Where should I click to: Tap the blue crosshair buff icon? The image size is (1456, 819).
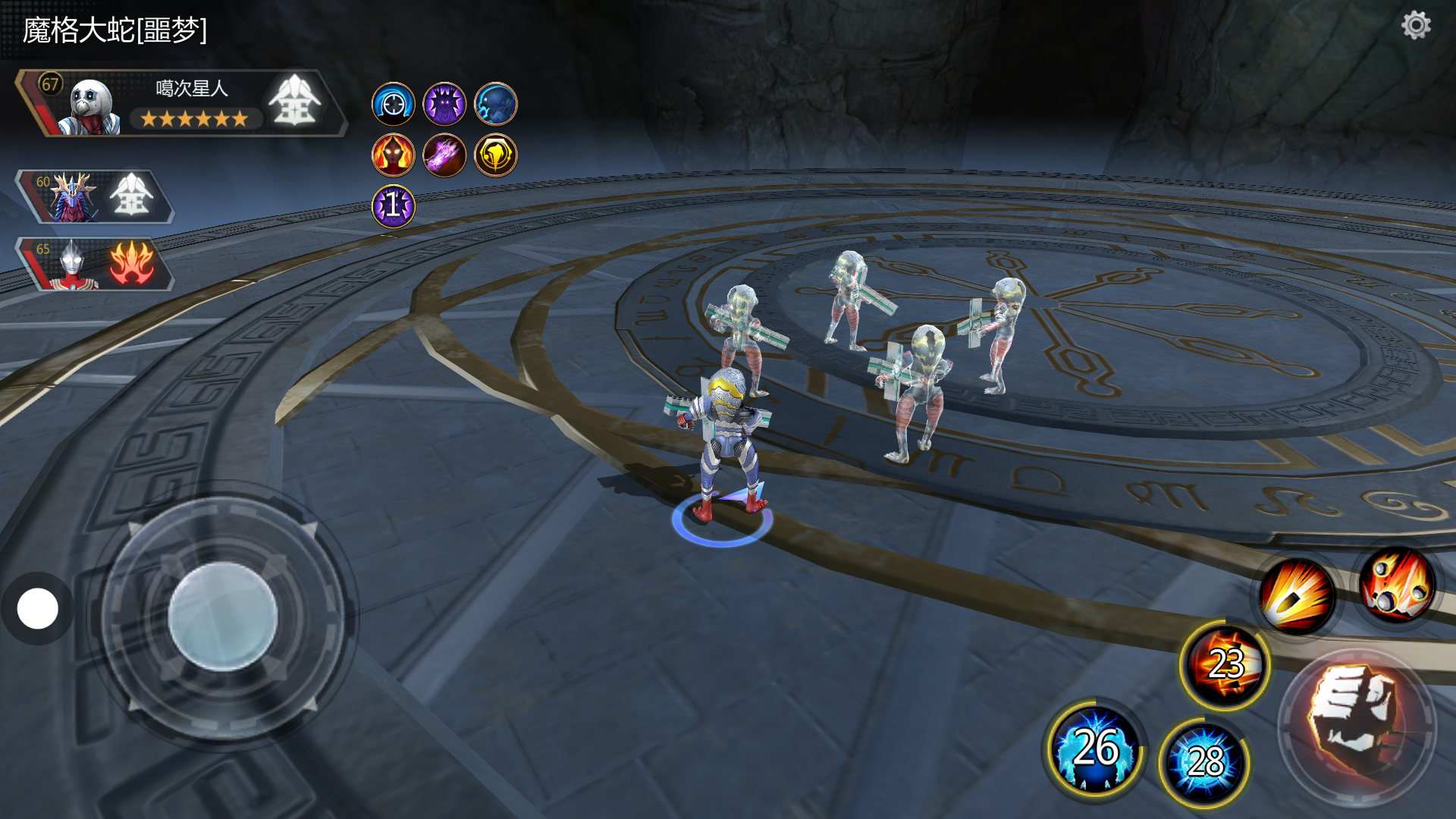click(393, 104)
